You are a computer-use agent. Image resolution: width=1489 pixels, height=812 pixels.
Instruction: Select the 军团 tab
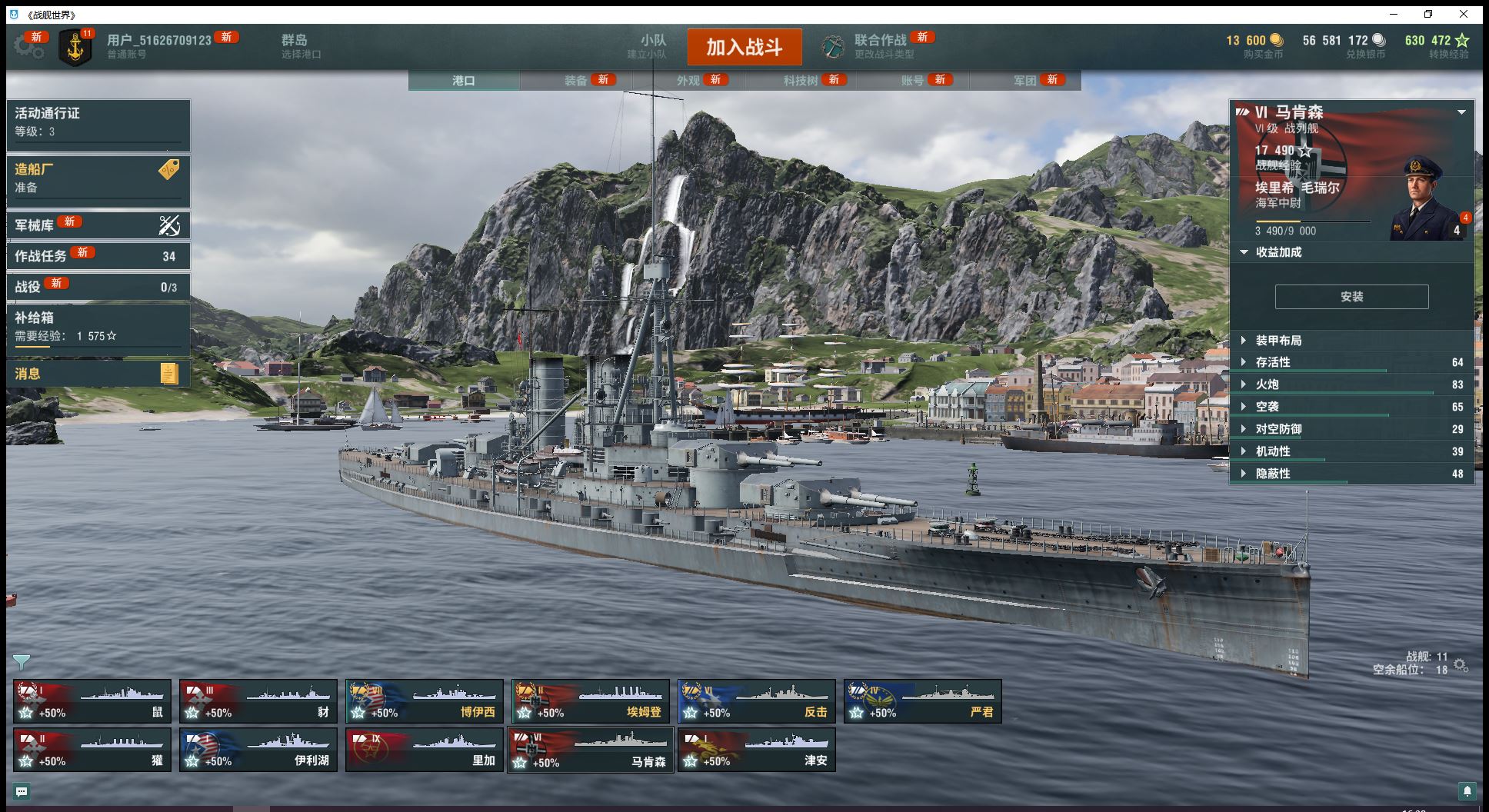coord(1025,80)
